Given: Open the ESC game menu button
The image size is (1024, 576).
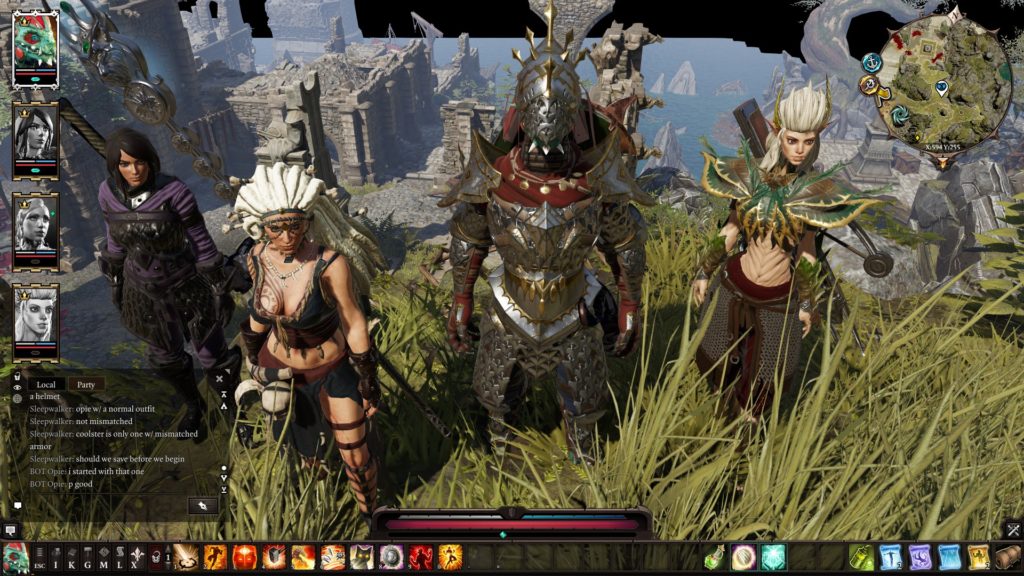Looking at the screenshot, I should point(40,558).
